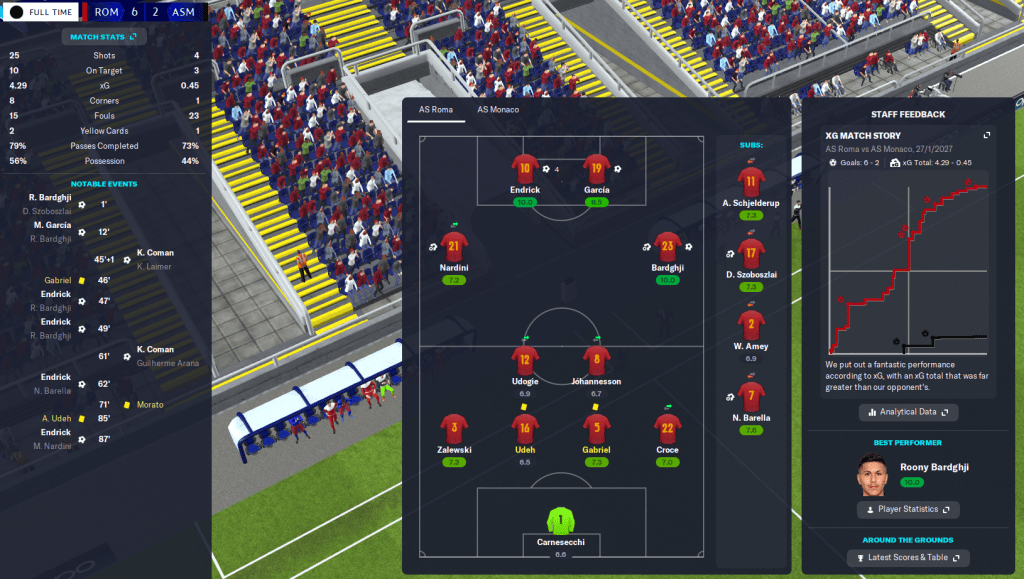This screenshot has width=1024, height=579.
Task: Select substitute A. Schjelderup
Action: (x=751, y=181)
